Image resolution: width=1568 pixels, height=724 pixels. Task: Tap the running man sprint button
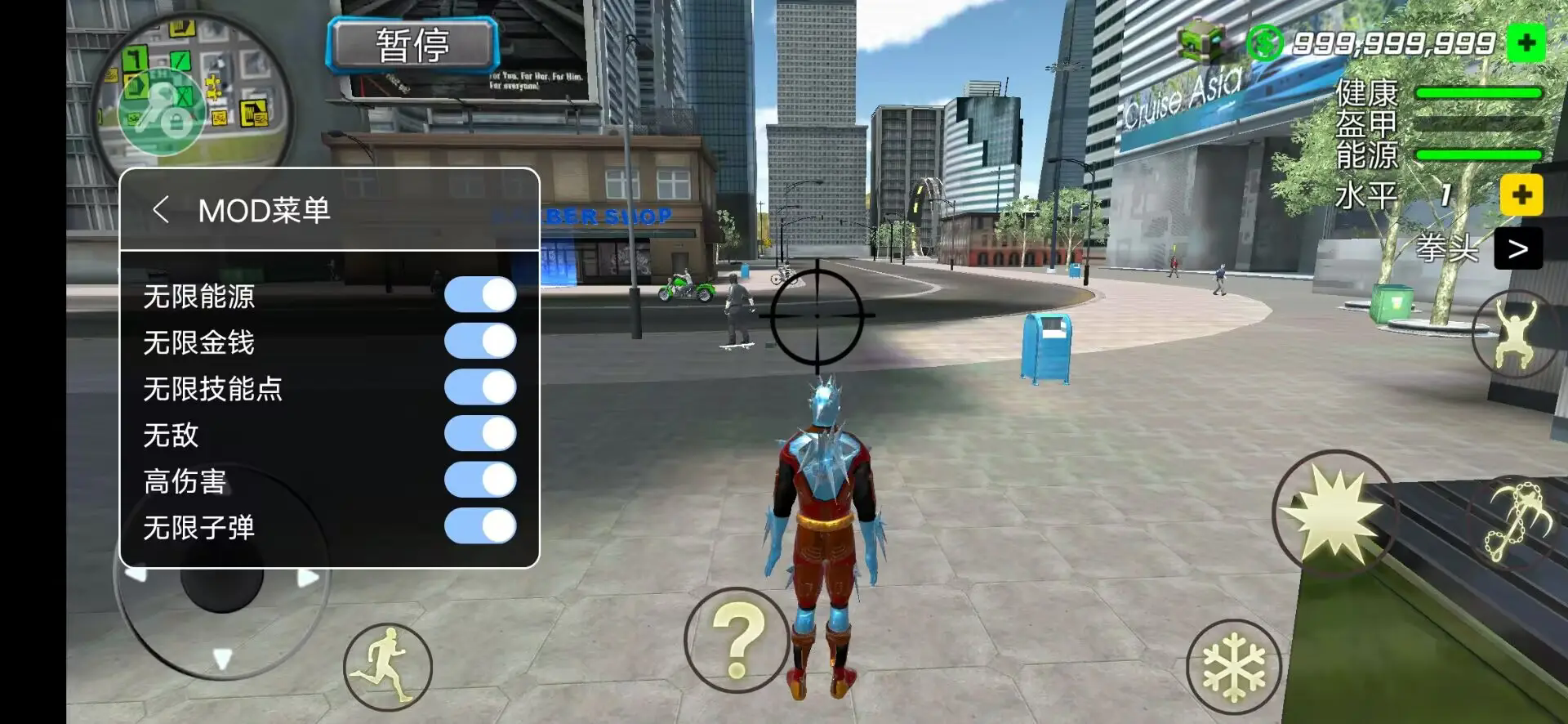click(x=387, y=666)
